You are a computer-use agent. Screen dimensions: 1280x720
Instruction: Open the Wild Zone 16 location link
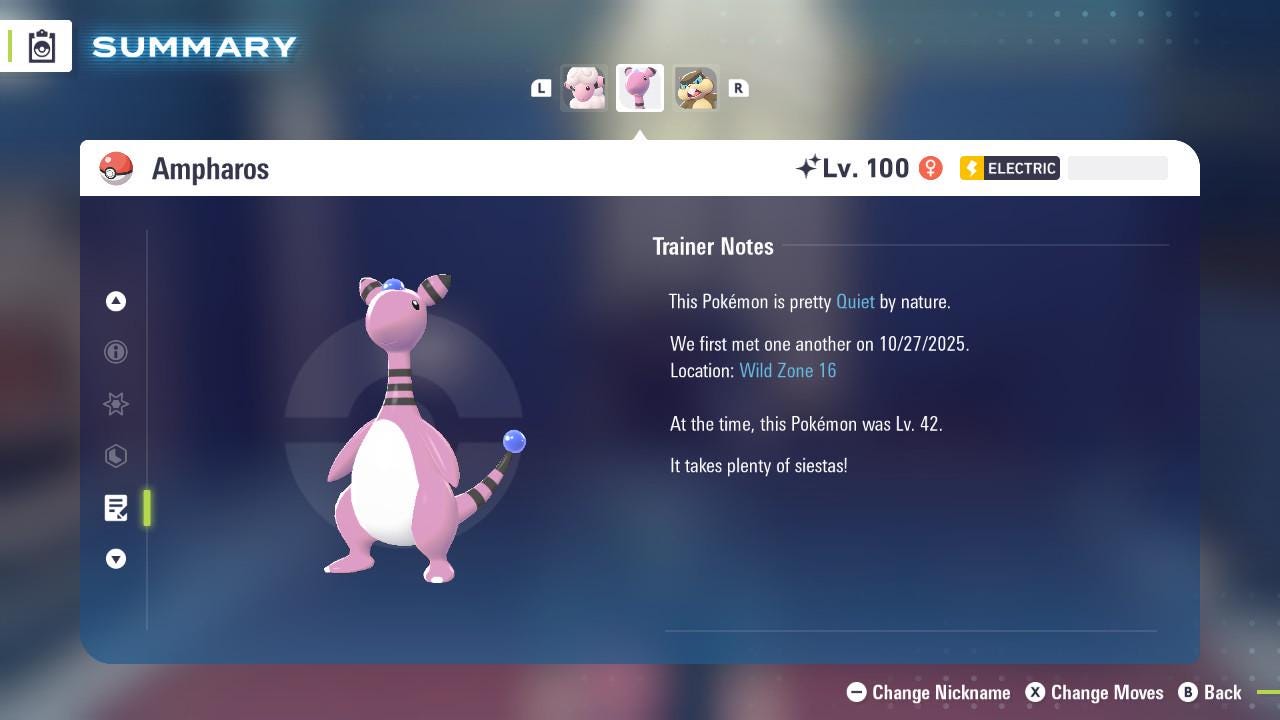pyautogui.click(x=788, y=370)
